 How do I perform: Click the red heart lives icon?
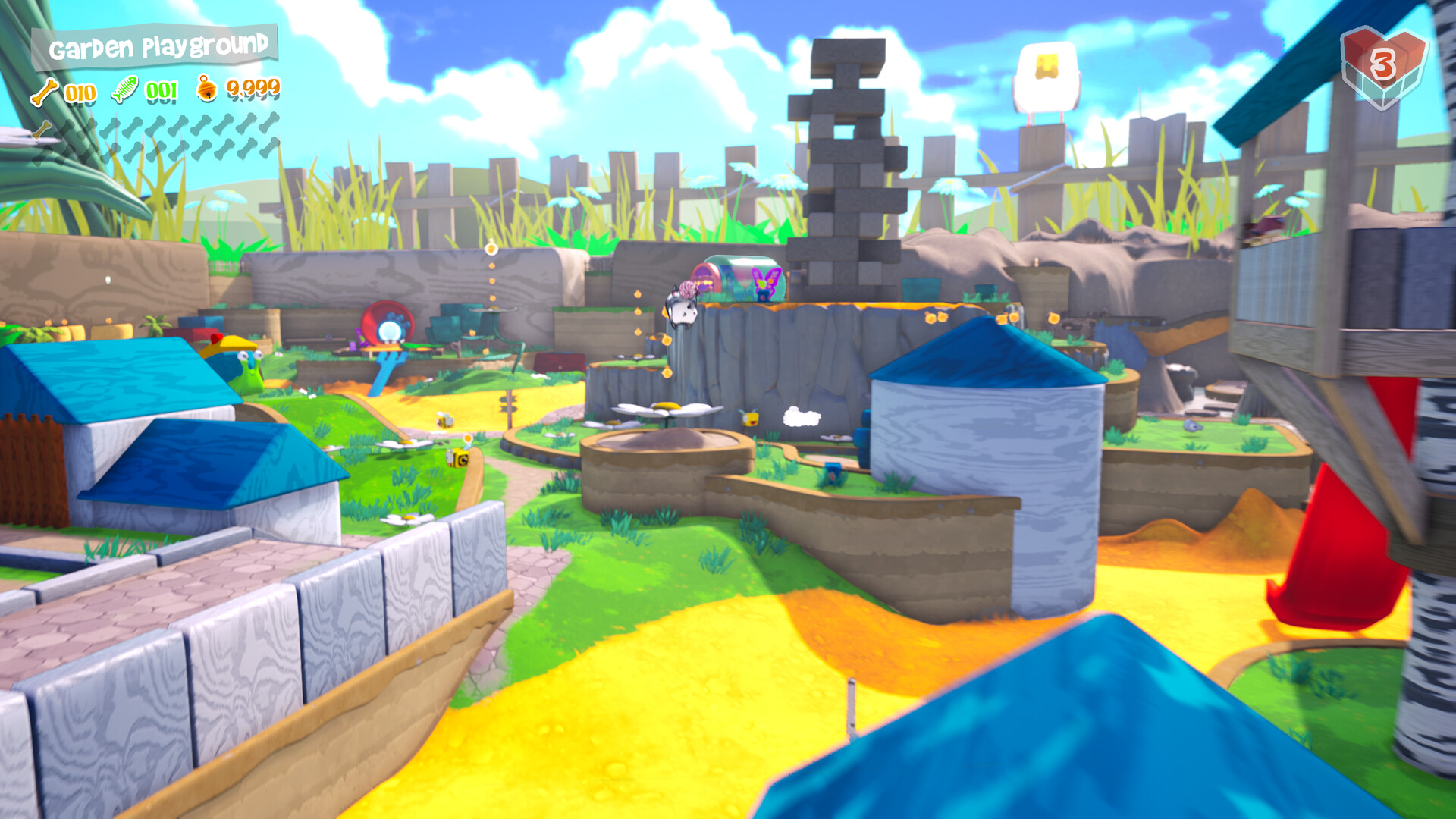click(1382, 67)
